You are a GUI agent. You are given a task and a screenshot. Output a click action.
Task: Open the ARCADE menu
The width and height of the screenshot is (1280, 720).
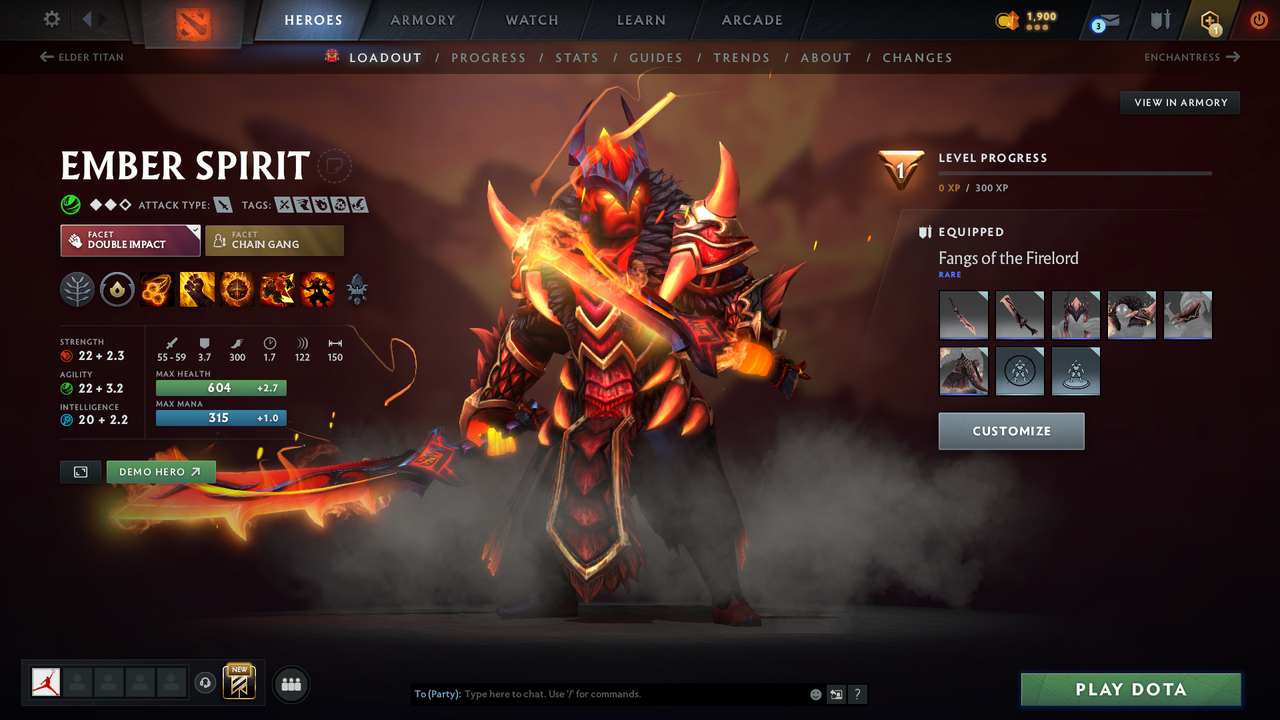pyautogui.click(x=751, y=20)
